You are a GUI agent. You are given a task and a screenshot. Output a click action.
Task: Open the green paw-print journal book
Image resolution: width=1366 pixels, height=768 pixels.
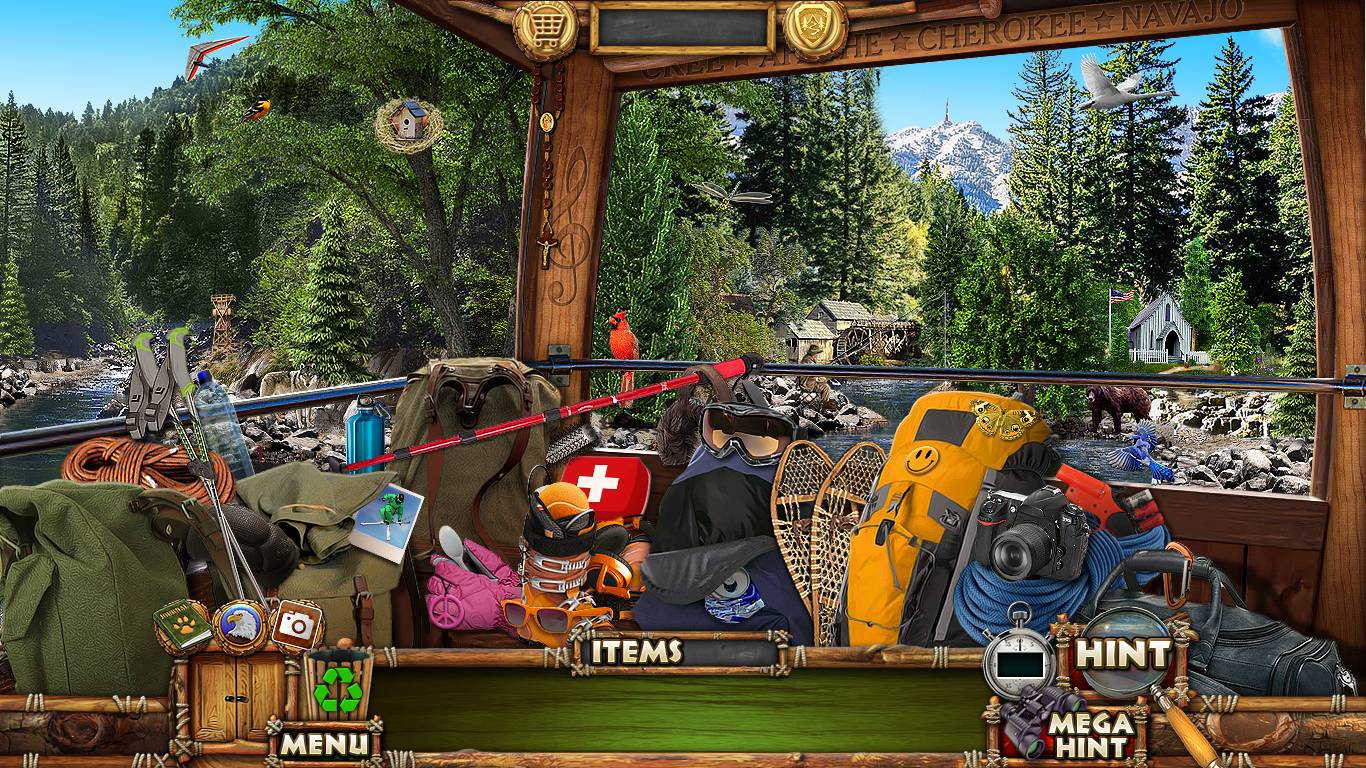182,624
